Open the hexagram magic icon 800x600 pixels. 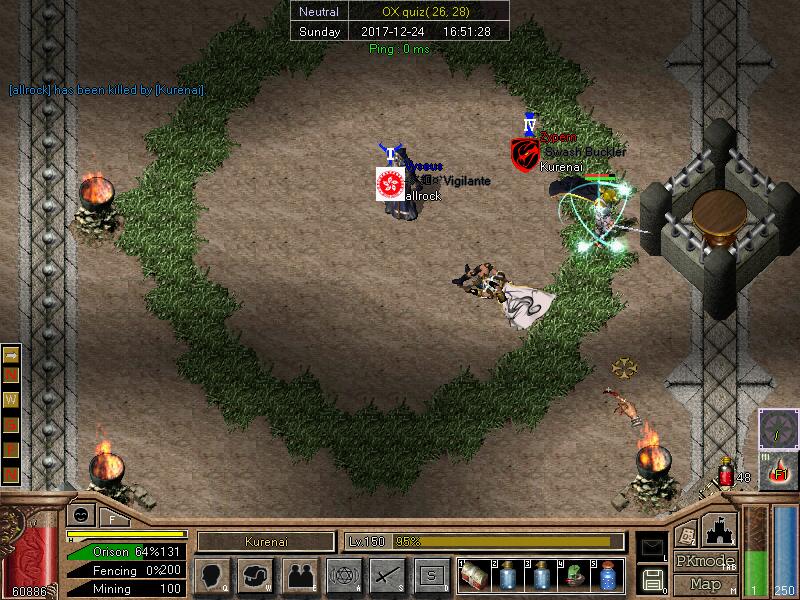click(343, 575)
